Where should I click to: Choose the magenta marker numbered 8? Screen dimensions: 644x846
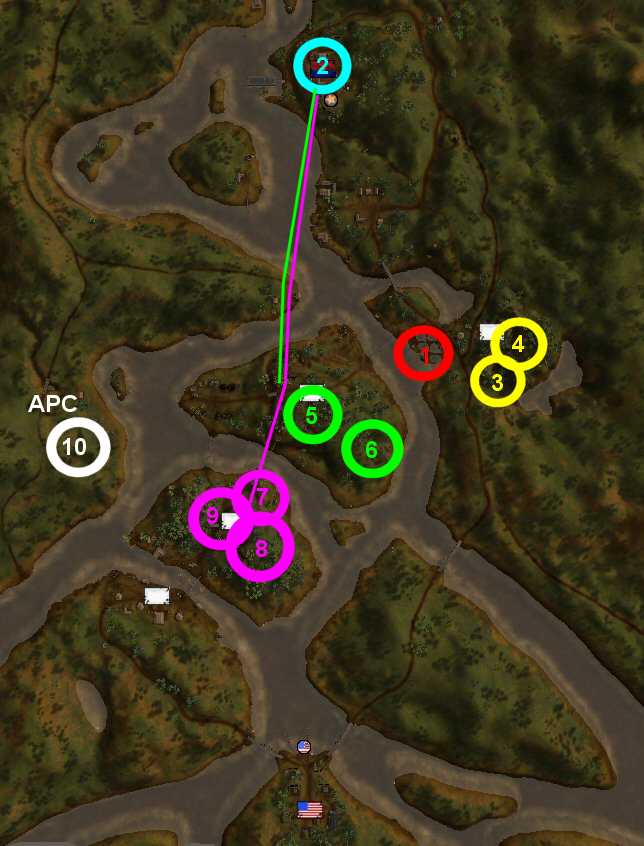tap(261, 547)
